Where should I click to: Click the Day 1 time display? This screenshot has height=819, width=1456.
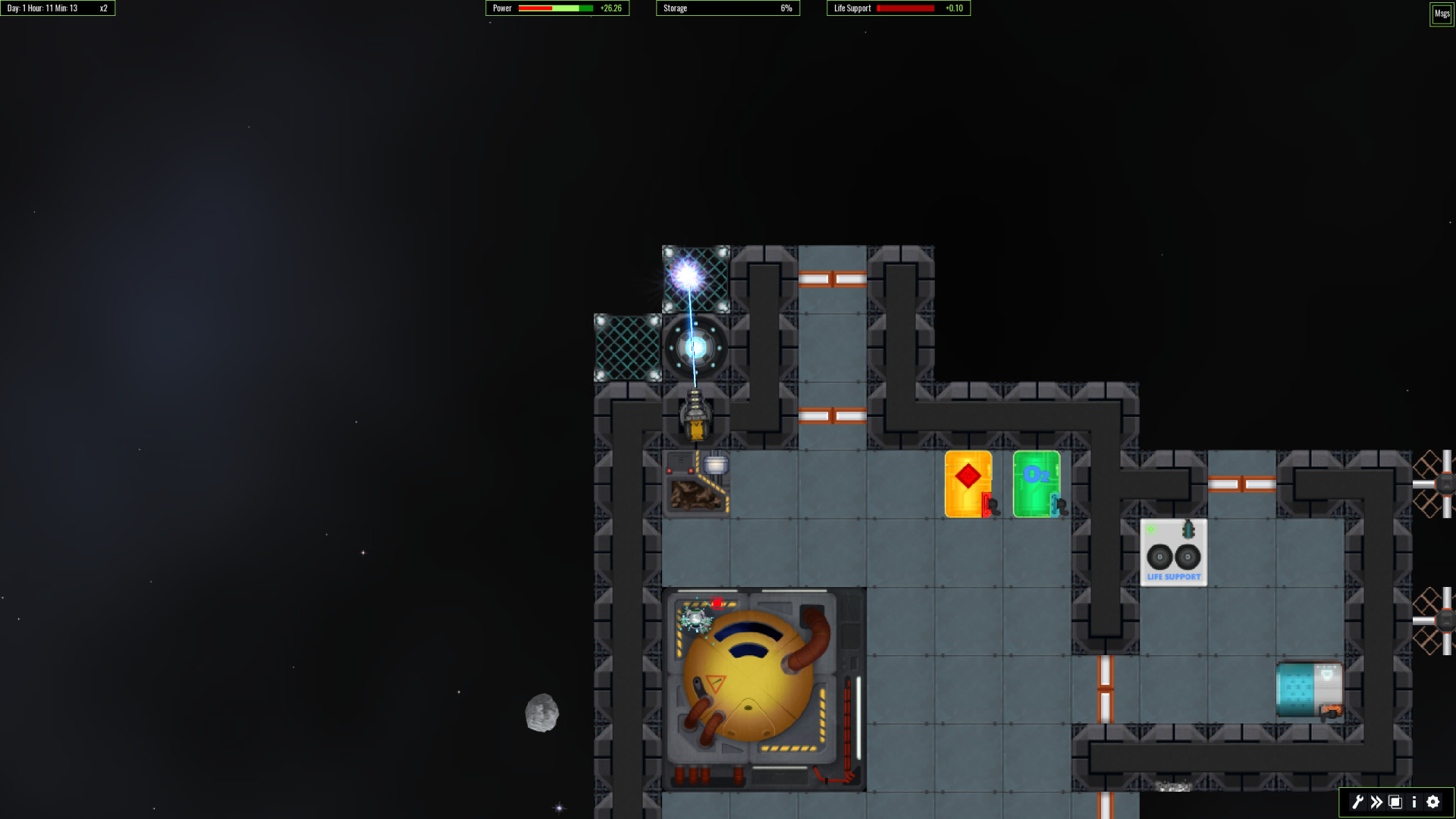45,8
